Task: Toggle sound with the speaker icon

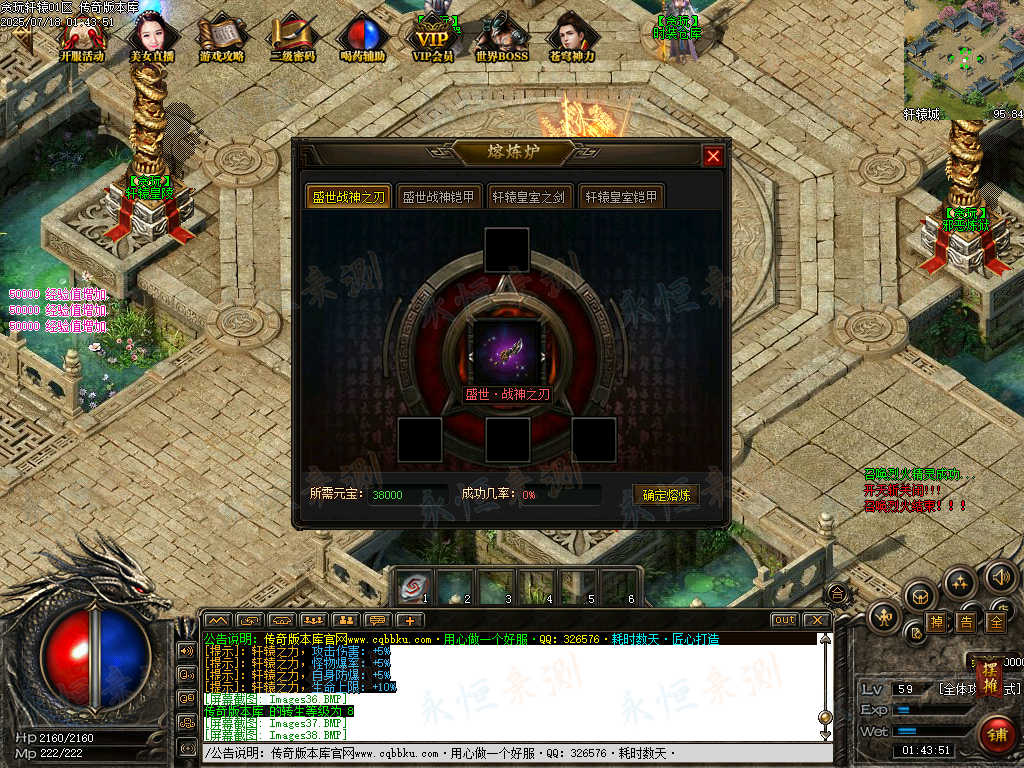Action: (x=1001, y=576)
